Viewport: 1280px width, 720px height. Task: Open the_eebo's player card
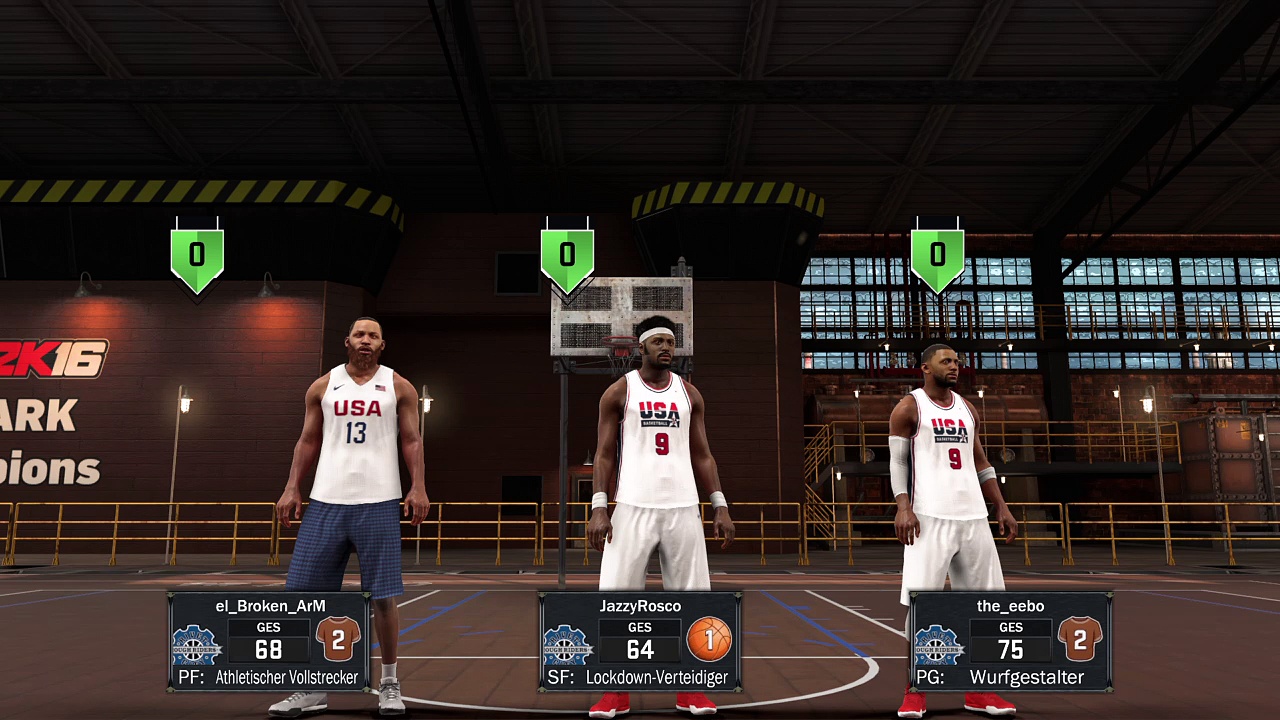coord(1010,641)
